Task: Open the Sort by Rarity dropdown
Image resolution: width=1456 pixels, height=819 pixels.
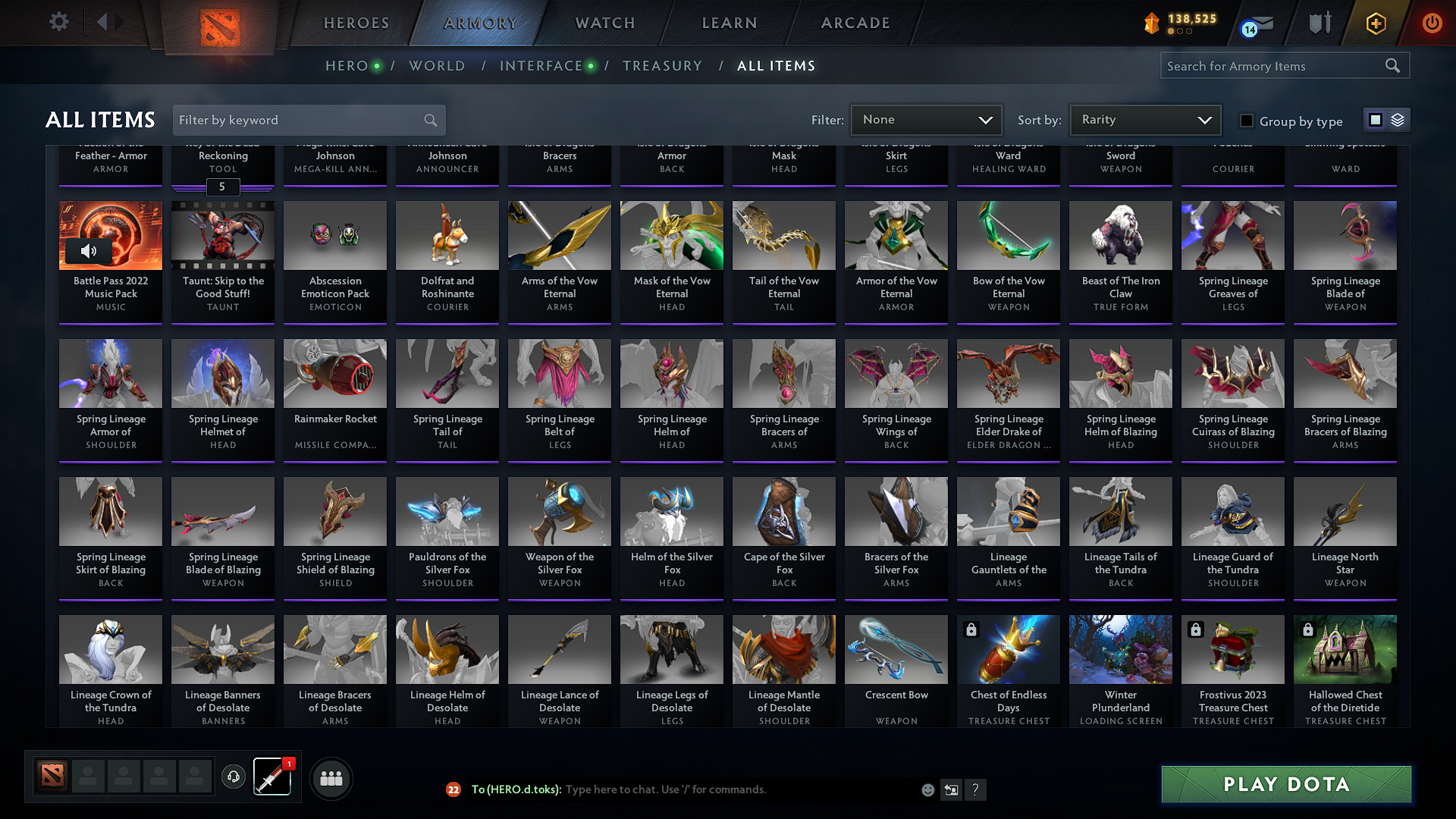Action: point(1144,119)
